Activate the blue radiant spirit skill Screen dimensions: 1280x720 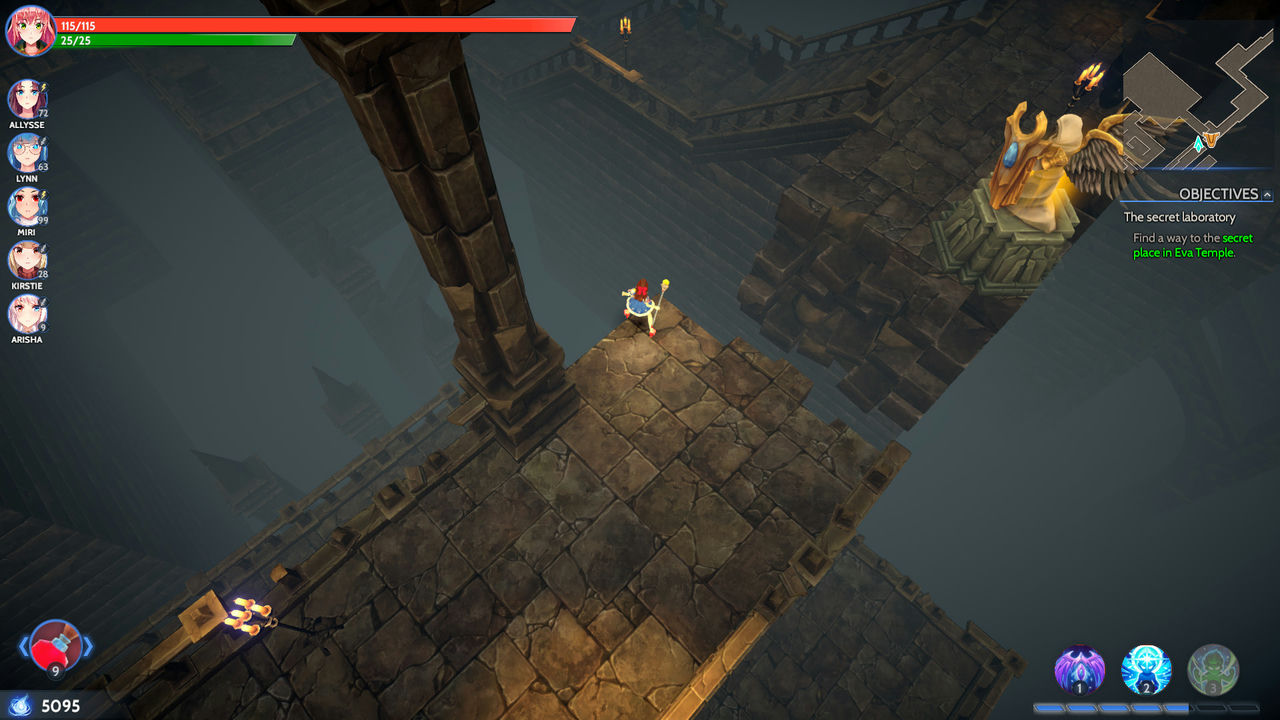[1146, 670]
